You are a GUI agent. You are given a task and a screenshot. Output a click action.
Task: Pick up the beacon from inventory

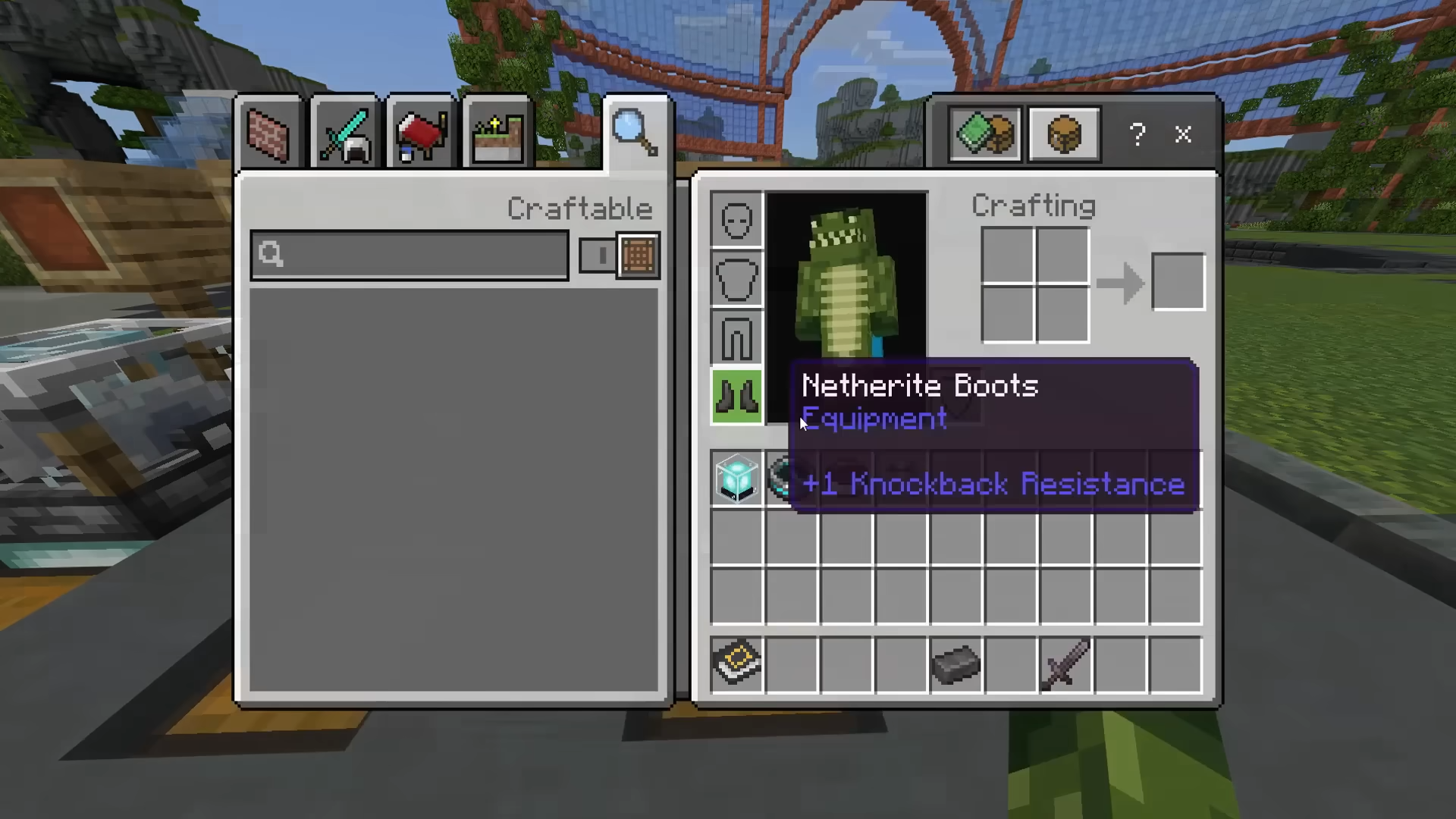(736, 479)
